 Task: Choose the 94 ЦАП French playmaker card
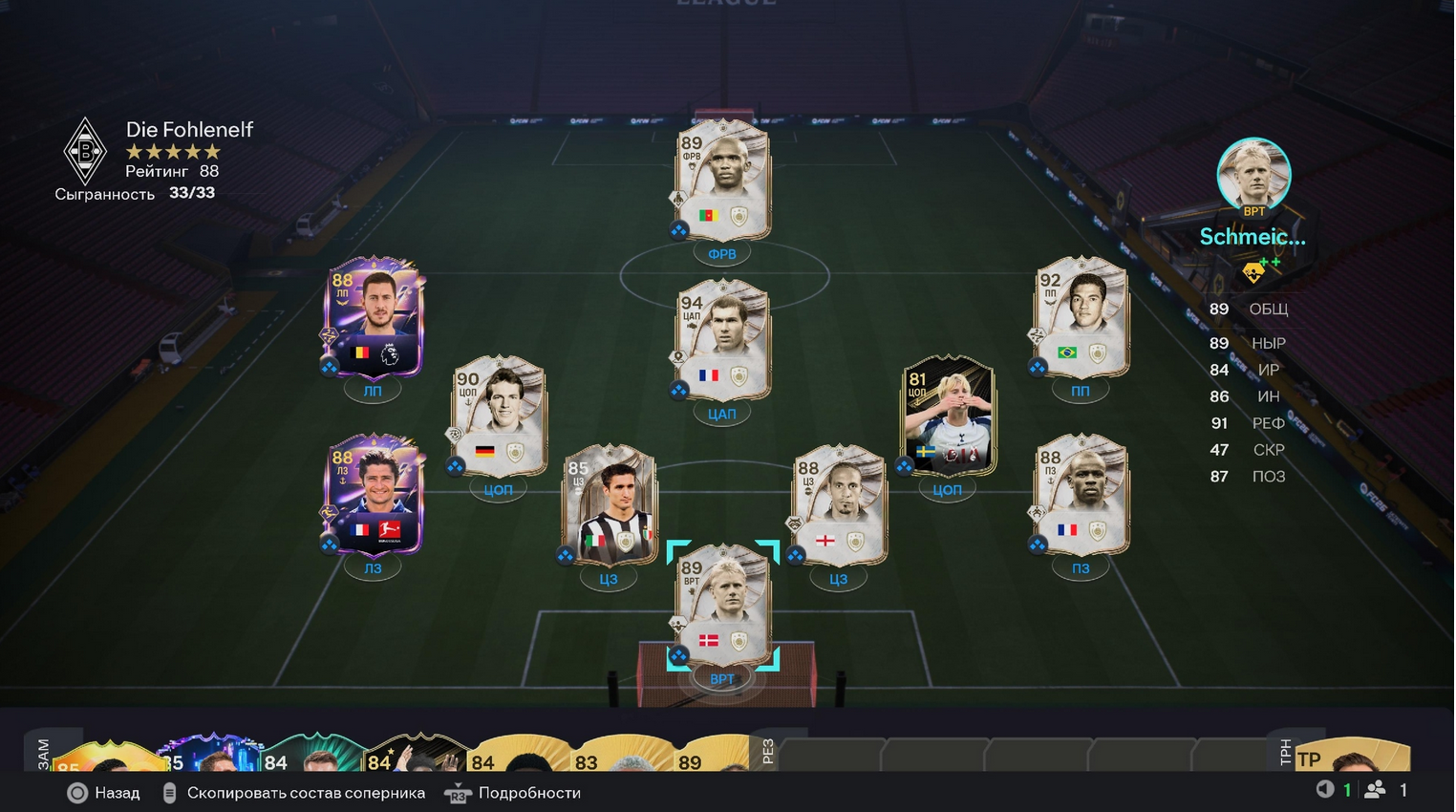(x=722, y=340)
